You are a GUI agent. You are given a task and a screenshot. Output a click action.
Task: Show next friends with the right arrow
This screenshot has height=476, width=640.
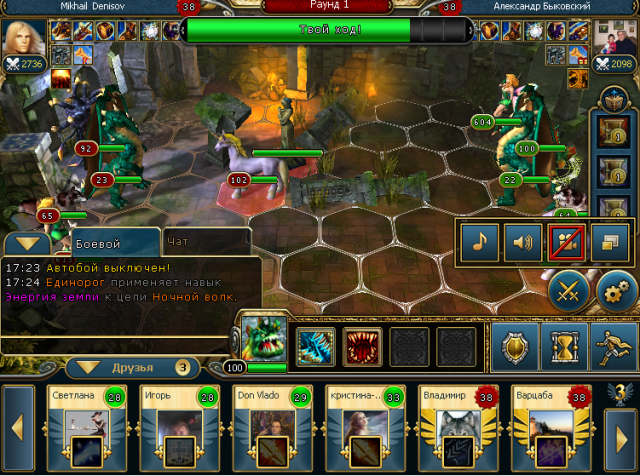pyautogui.click(x=621, y=428)
